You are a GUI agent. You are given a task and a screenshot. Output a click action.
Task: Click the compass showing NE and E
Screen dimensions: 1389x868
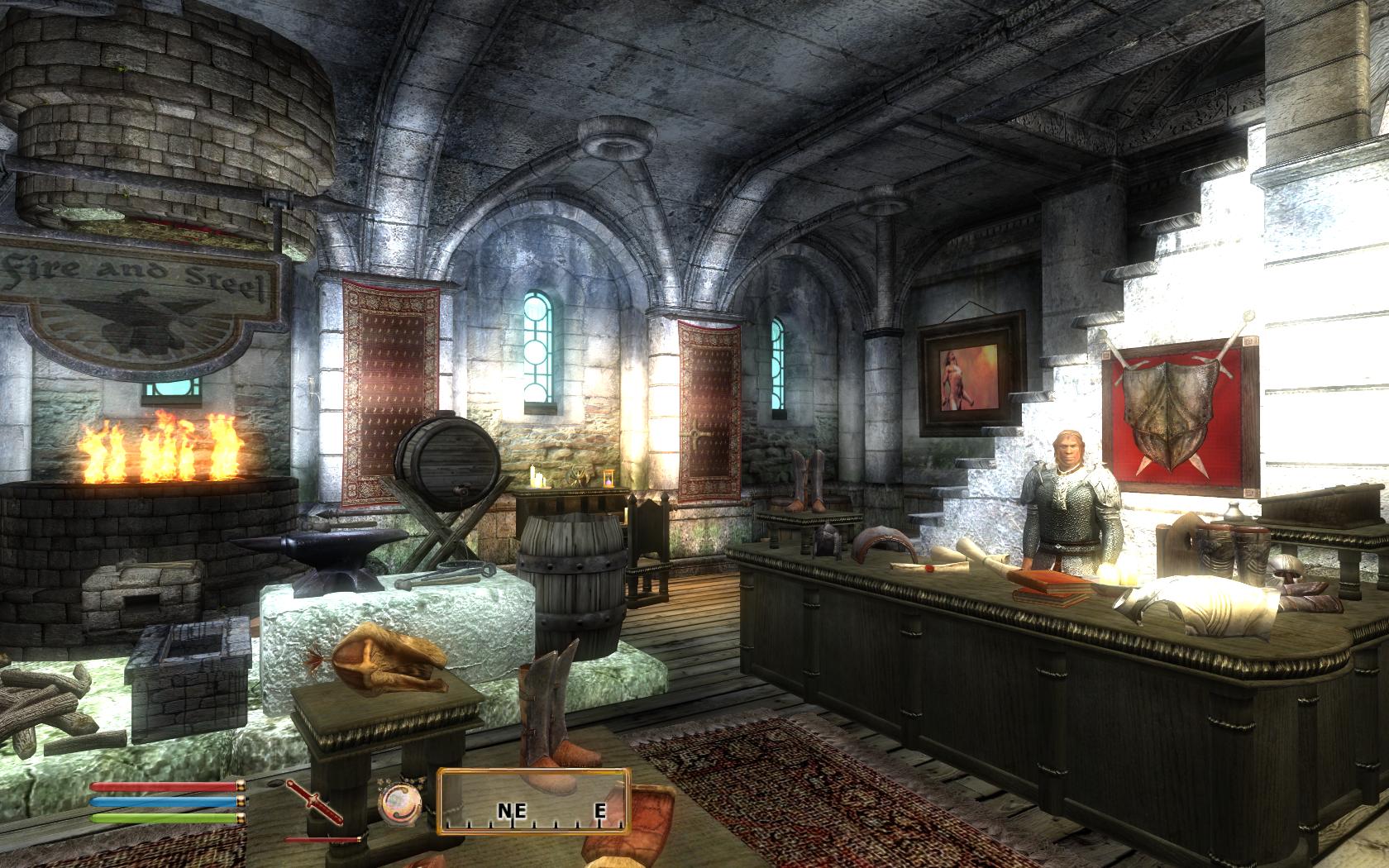tap(534, 801)
